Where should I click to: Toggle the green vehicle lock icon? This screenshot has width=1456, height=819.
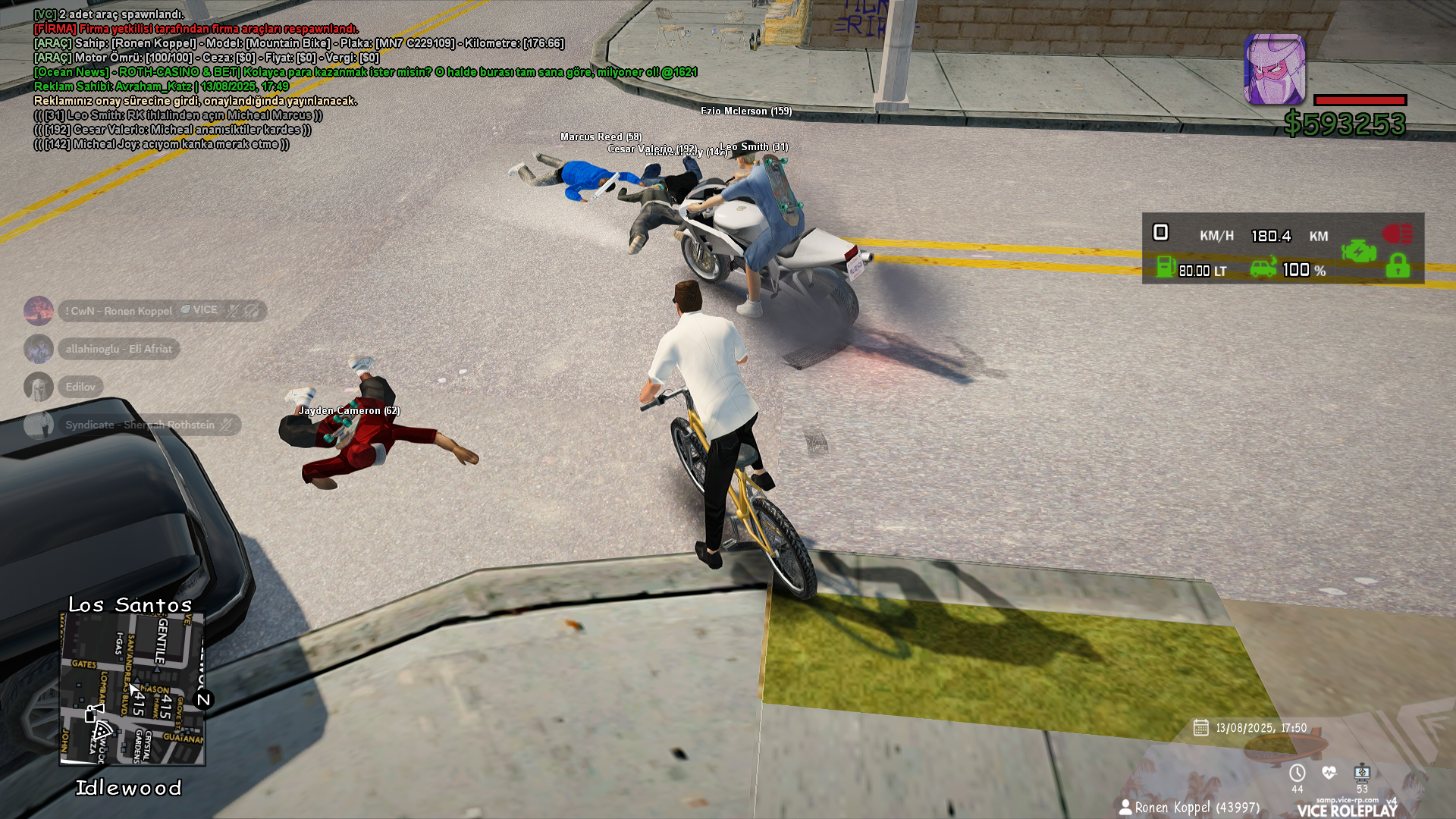coord(1398,266)
